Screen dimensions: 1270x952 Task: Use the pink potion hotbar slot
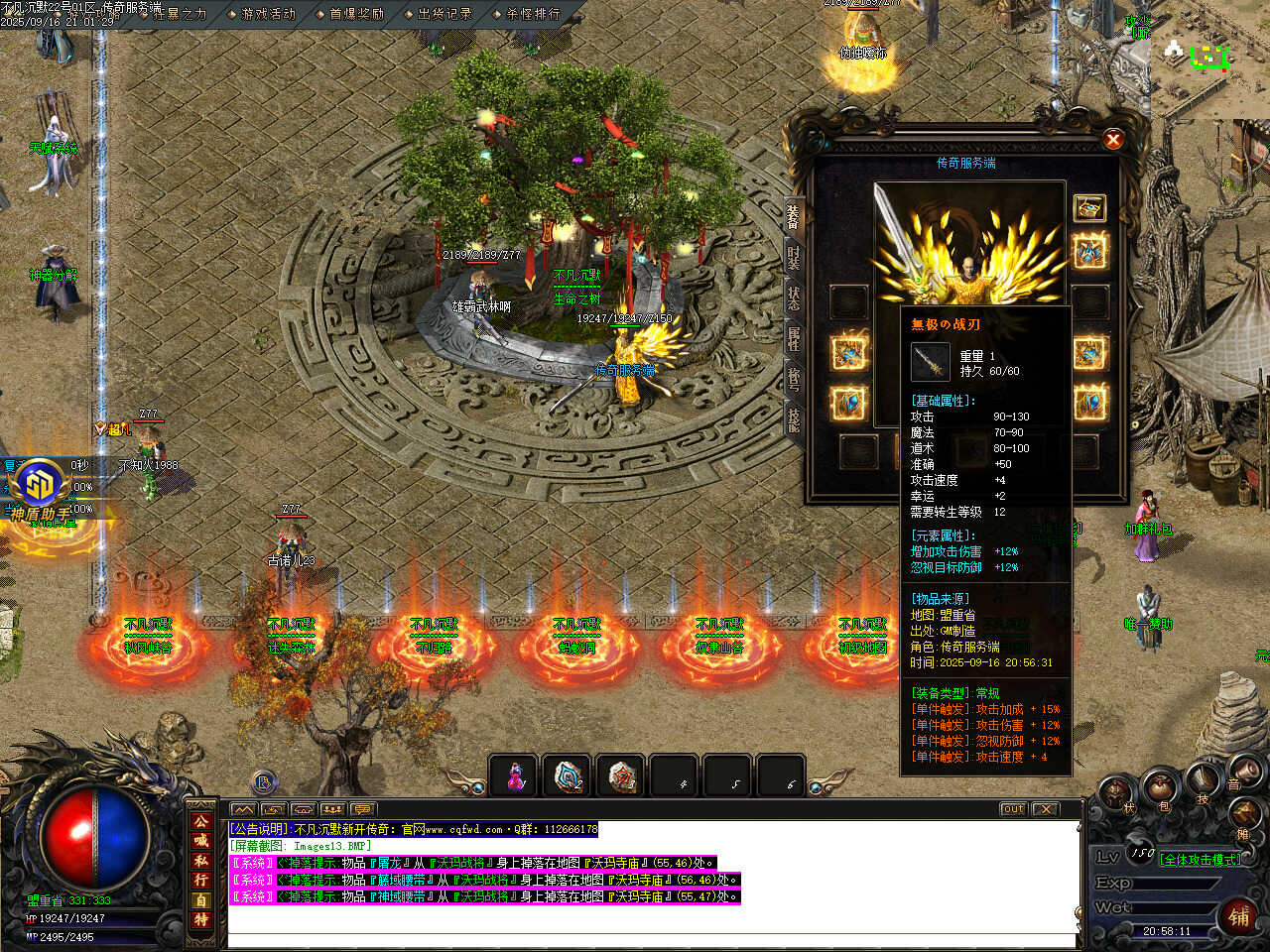point(515,776)
